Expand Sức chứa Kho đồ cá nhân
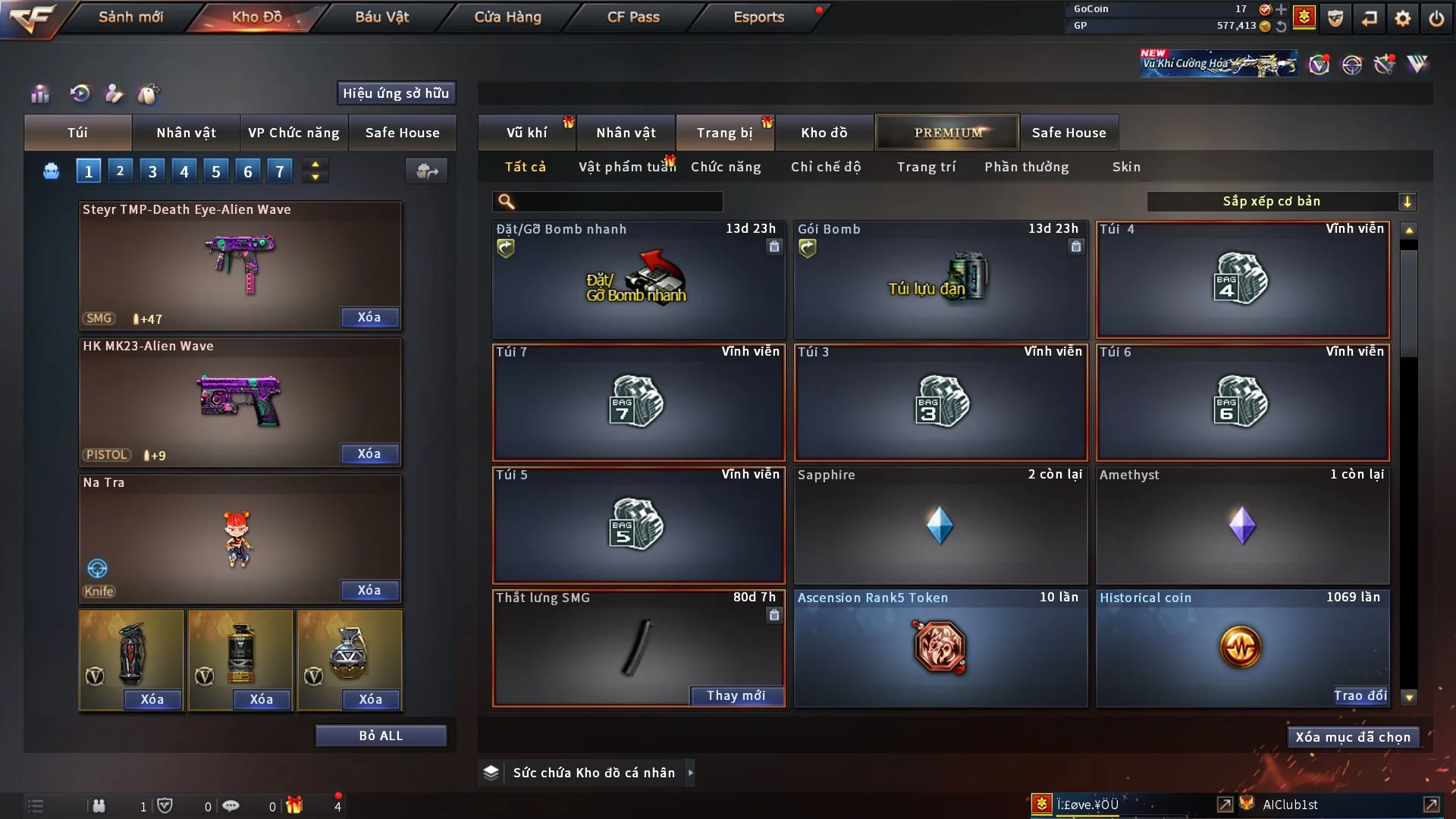Image resolution: width=1456 pixels, height=819 pixels. coord(689,773)
